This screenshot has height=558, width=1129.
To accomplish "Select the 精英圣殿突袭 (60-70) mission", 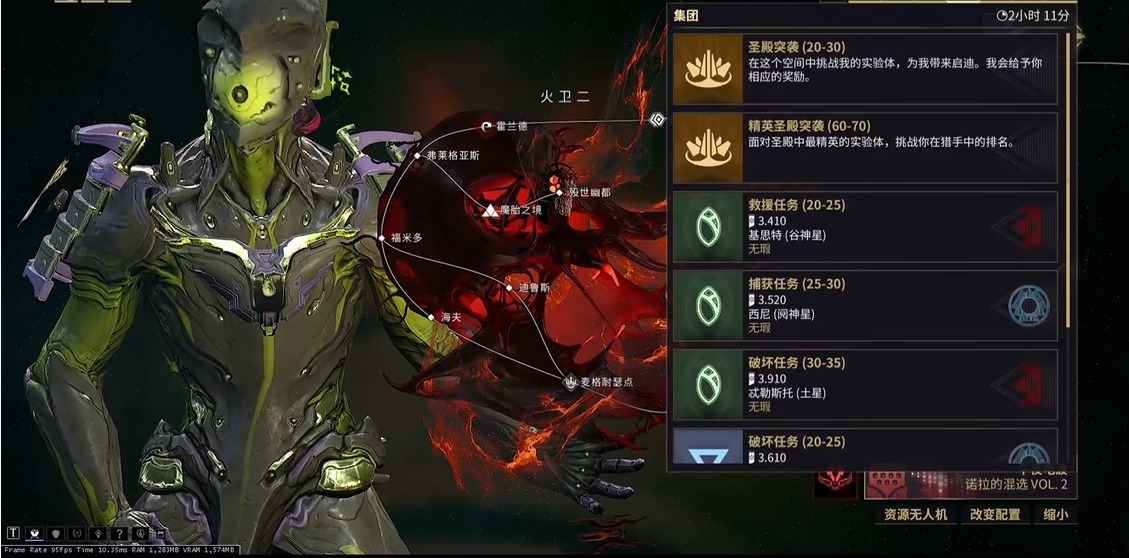I will point(865,147).
